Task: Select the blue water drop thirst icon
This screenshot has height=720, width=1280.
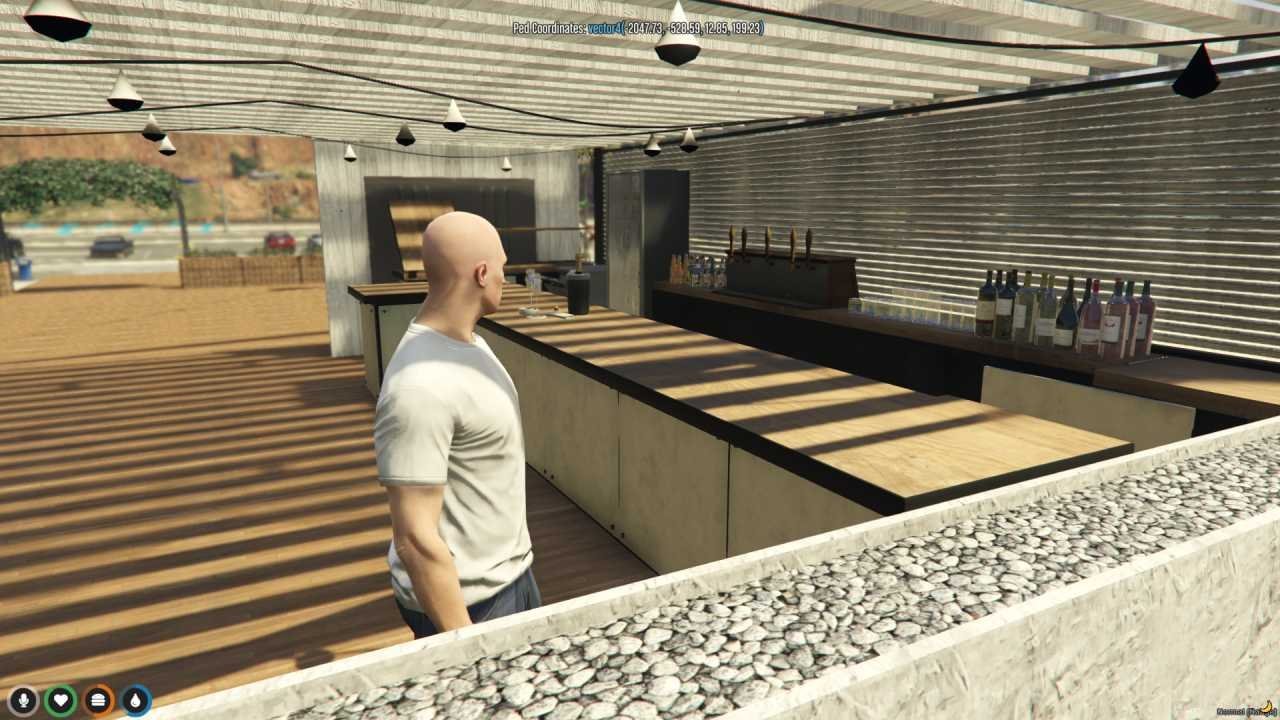Action: pyautogui.click(x=136, y=700)
